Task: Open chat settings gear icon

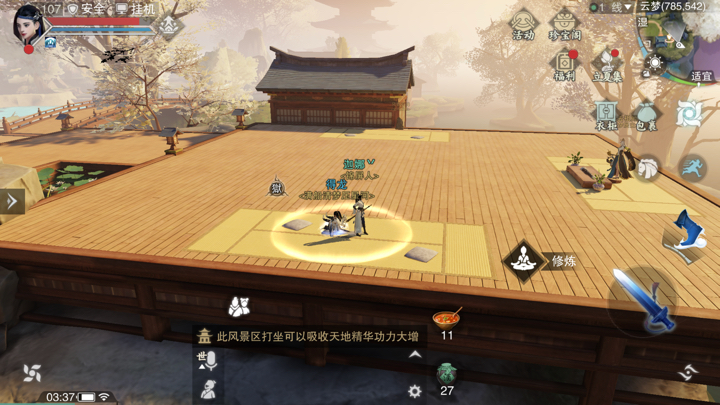Action: (415, 391)
